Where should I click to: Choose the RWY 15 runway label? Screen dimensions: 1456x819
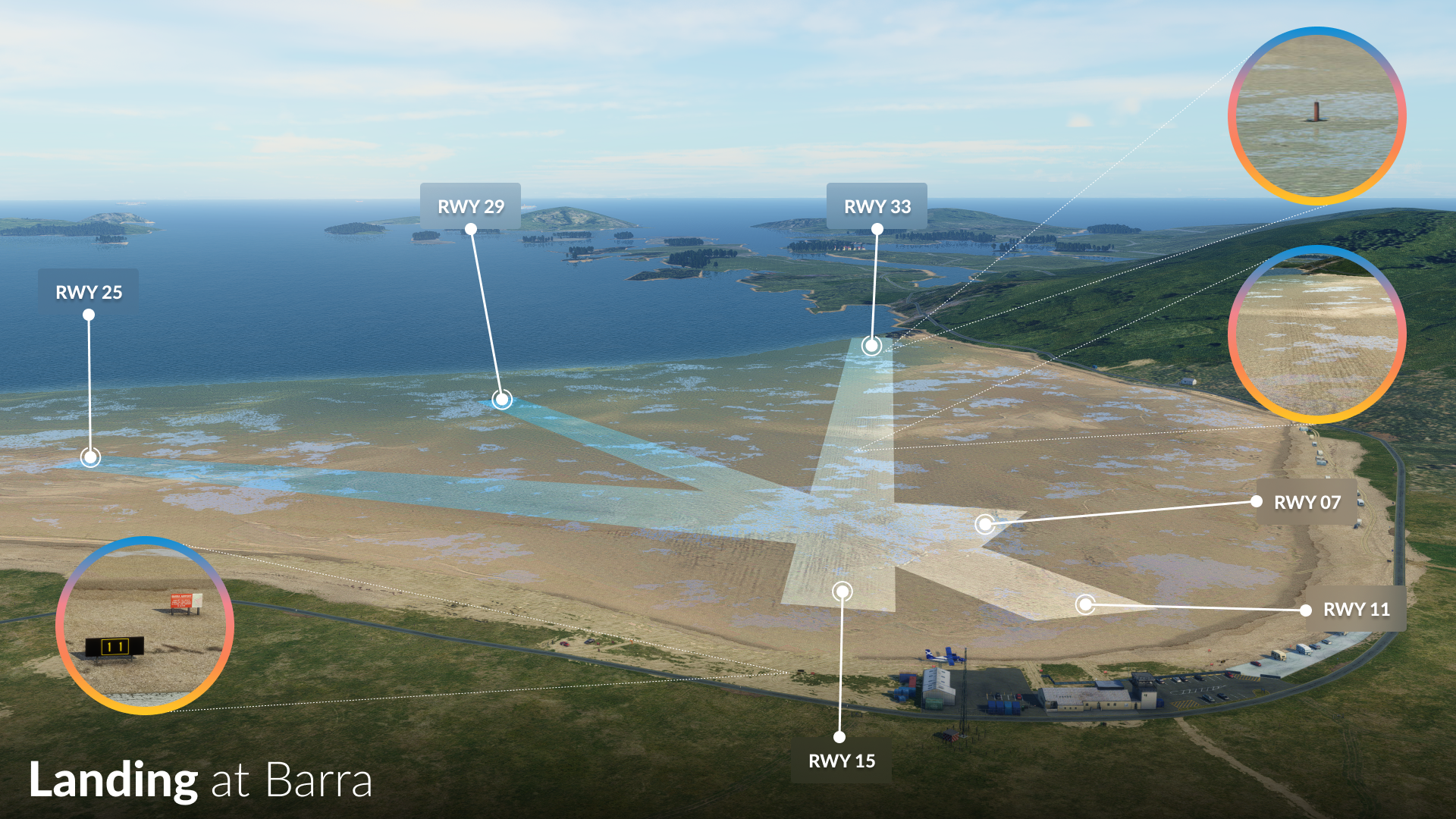click(841, 761)
